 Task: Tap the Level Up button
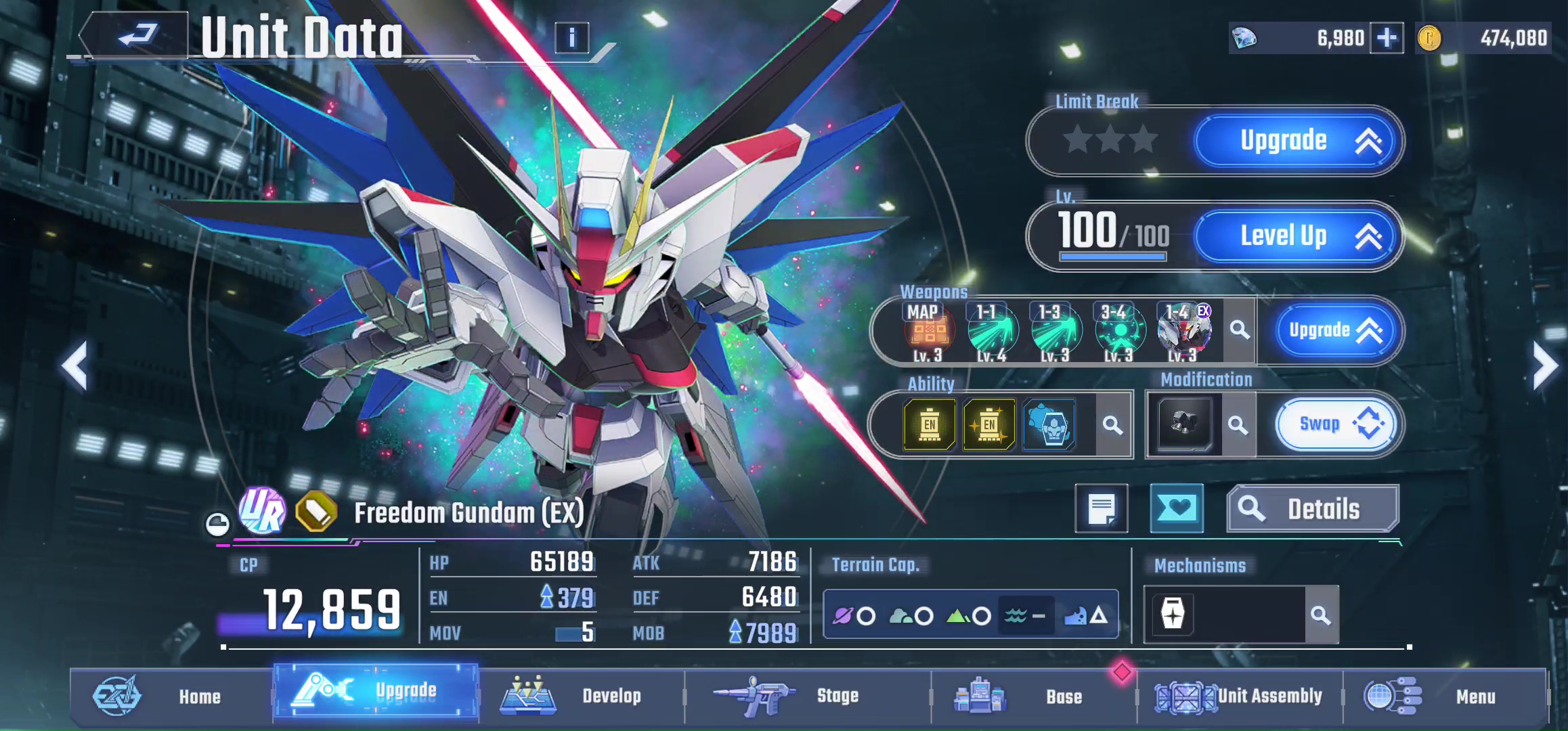click(1296, 236)
